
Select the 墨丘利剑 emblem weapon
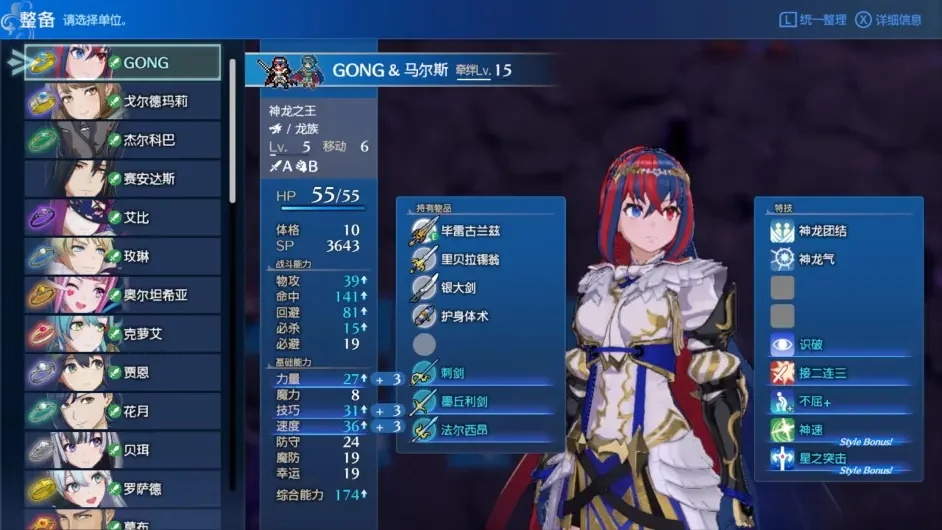click(466, 401)
